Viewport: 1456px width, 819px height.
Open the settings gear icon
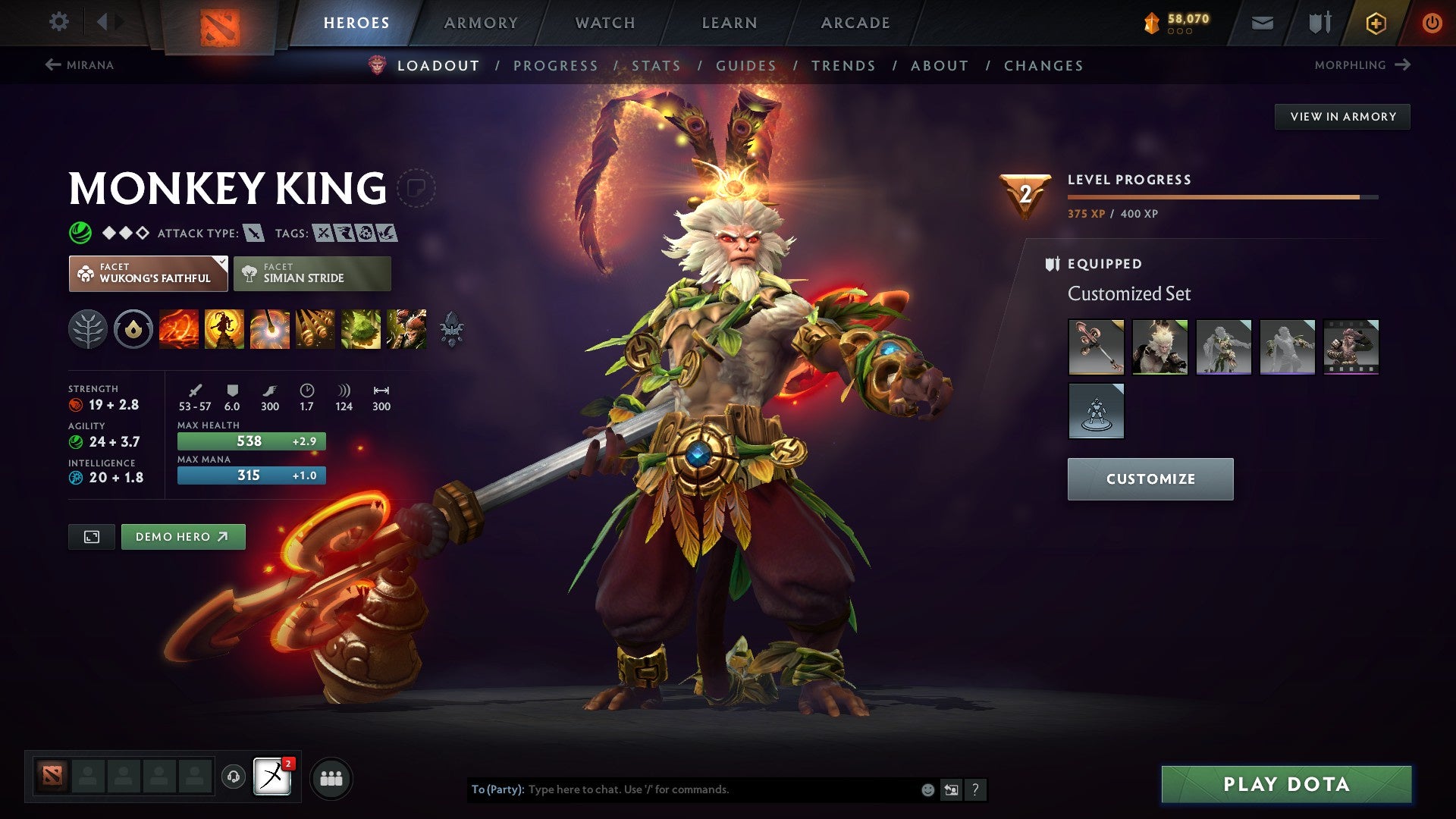pos(58,22)
